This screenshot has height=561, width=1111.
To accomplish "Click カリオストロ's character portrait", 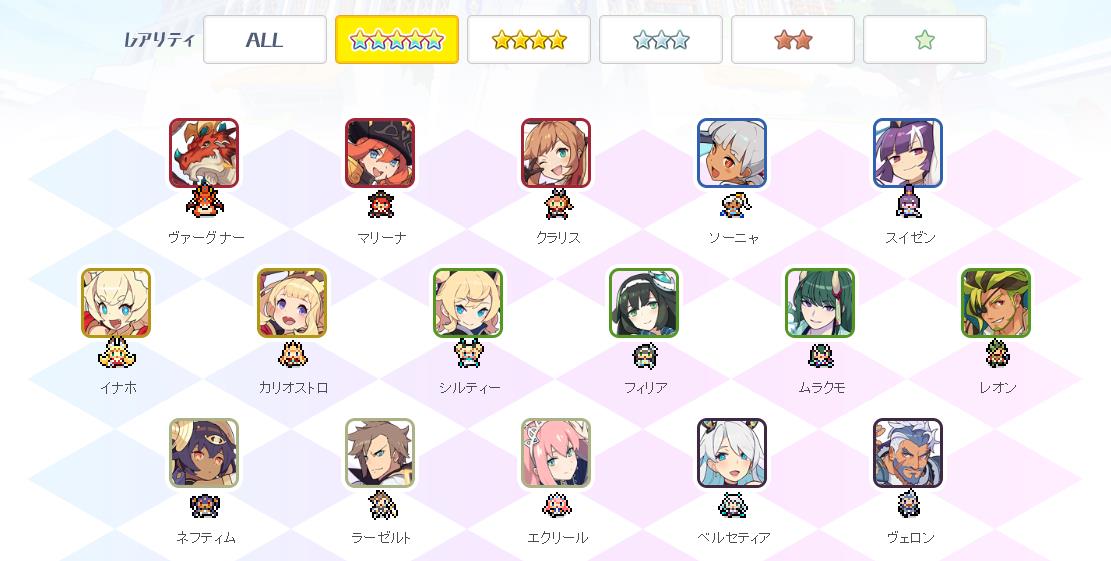I will pos(292,303).
